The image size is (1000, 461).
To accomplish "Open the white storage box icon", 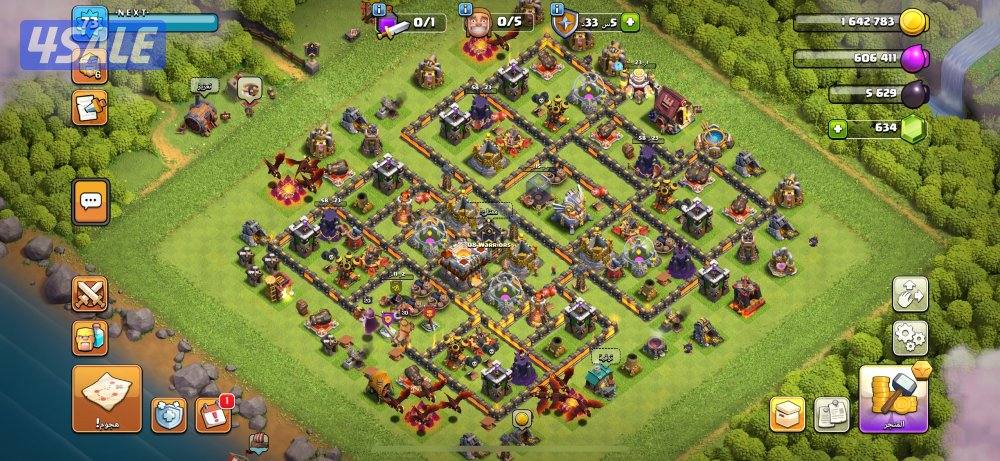I will pos(787,413).
